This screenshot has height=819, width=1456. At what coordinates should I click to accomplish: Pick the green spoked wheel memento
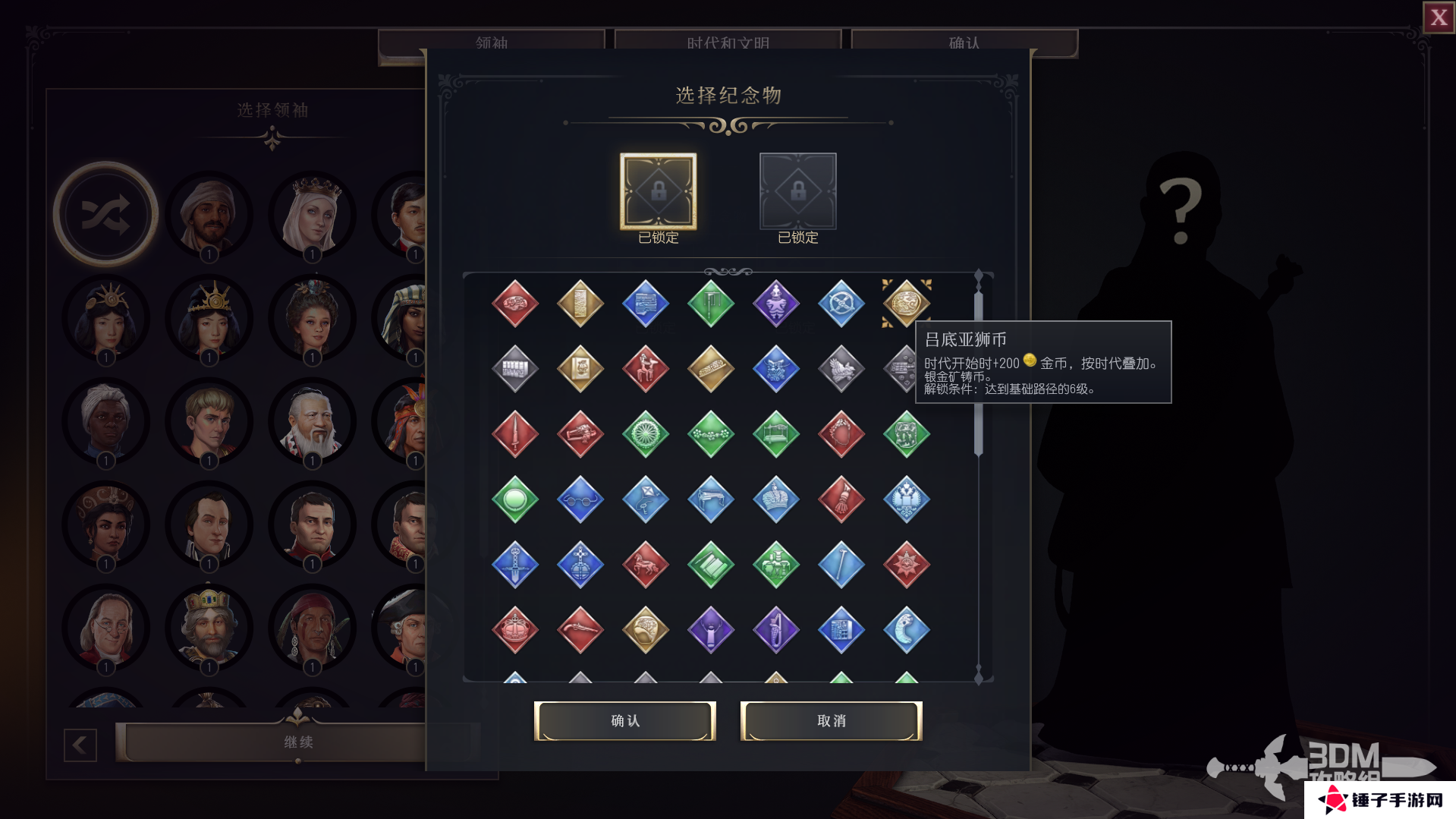[x=646, y=434]
